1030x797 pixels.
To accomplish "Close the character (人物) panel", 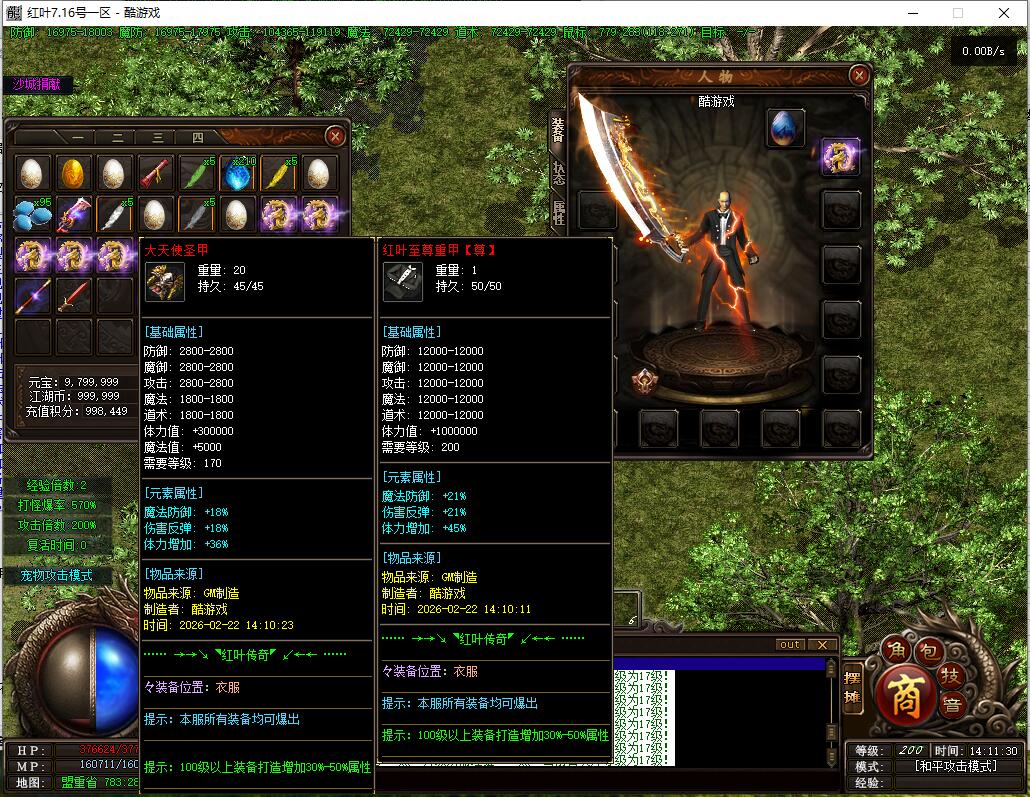I will point(858,75).
